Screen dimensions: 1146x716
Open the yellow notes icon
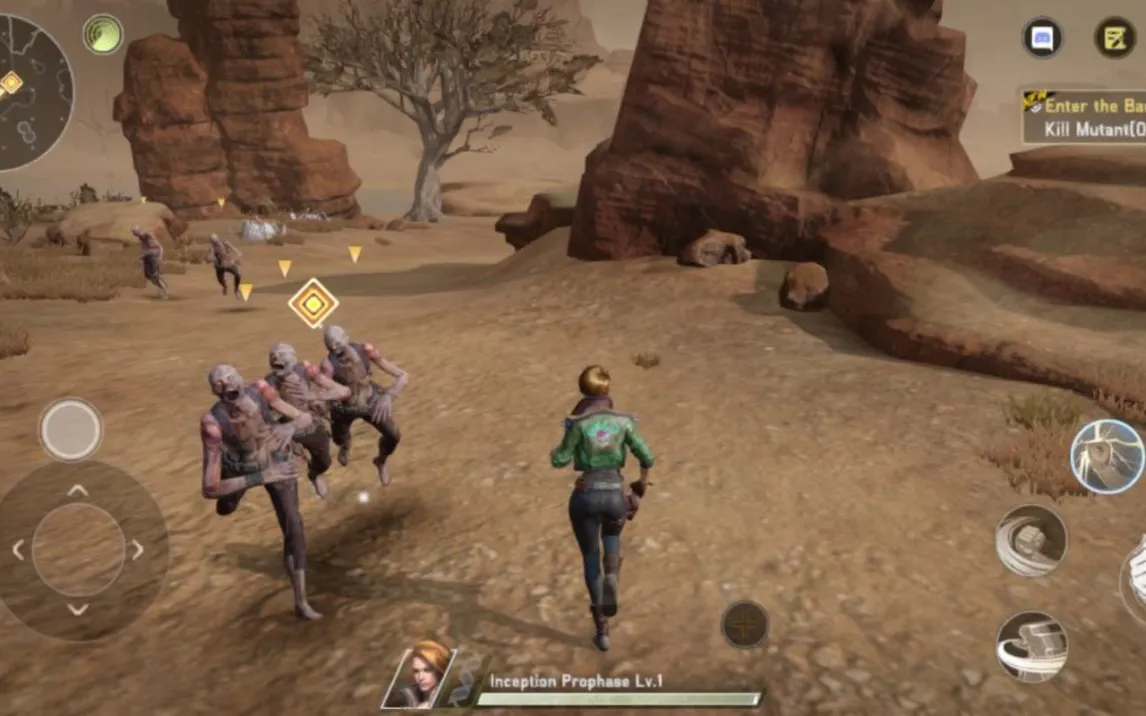click(1114, 38)
